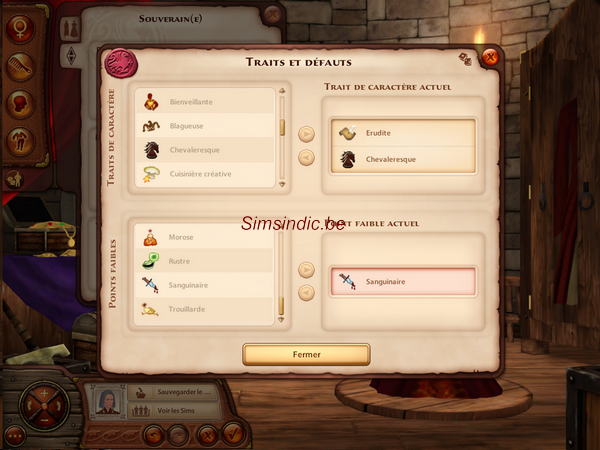Screen dimensions: 600x450
Task: Randomize traits with the dice icon
Action: tap(465, 58)
